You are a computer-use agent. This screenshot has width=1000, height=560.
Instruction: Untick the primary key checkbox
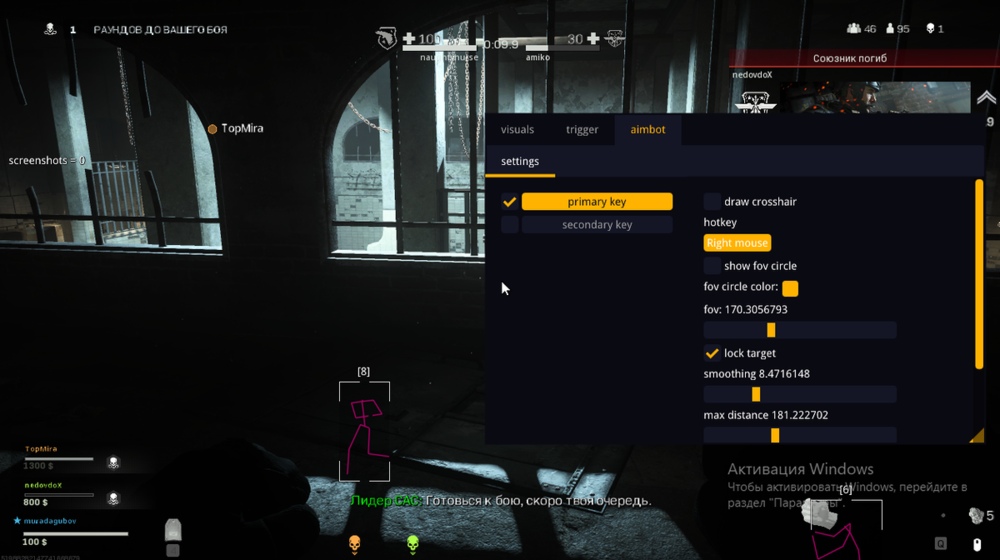[x=510, y=202]
